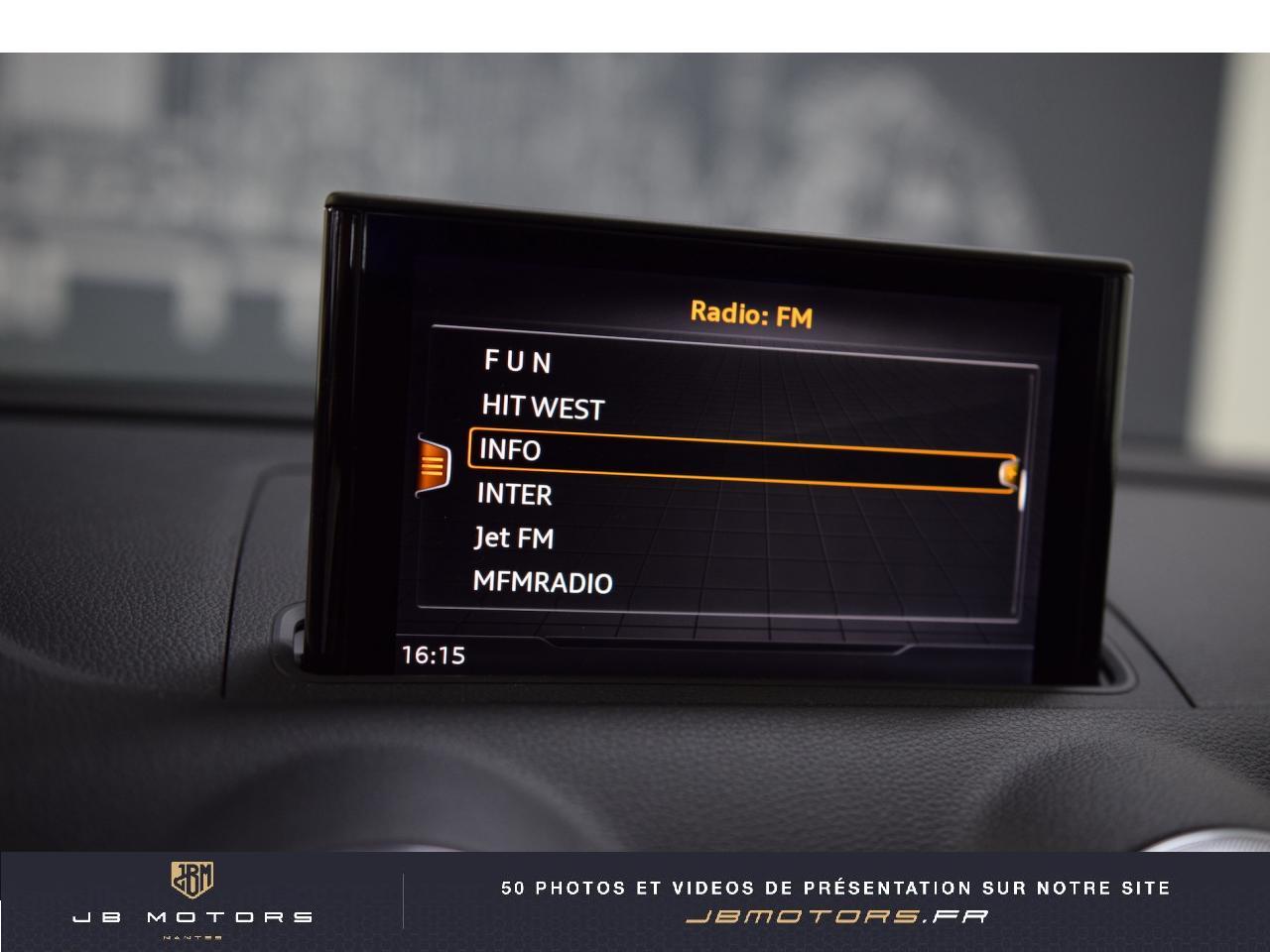The width and height of the screenshot is (1270, 952).
Task: Select the FUN radio station
Action: [518, 361]
